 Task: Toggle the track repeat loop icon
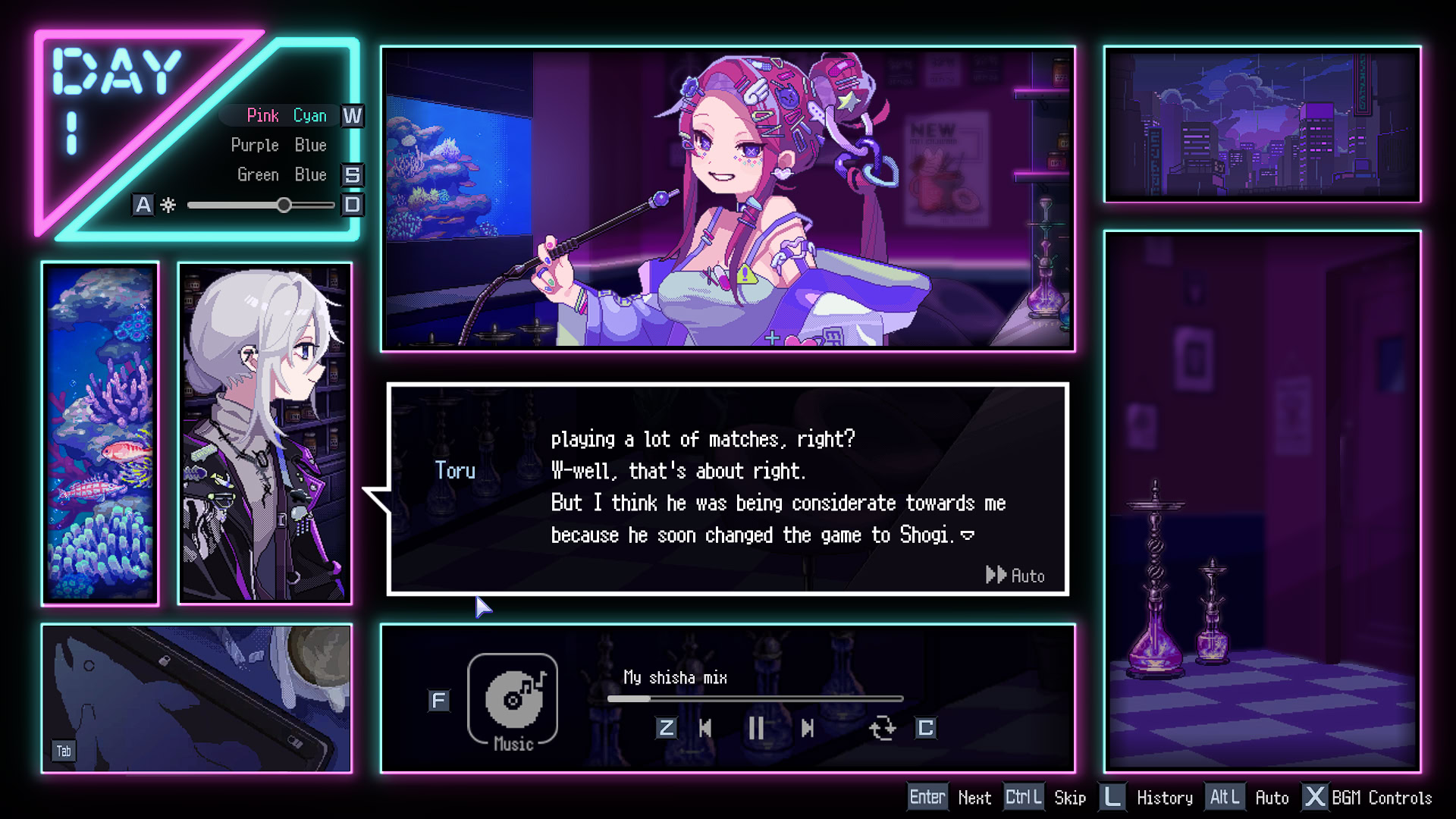pyautogui.click(x=882, y=728)
